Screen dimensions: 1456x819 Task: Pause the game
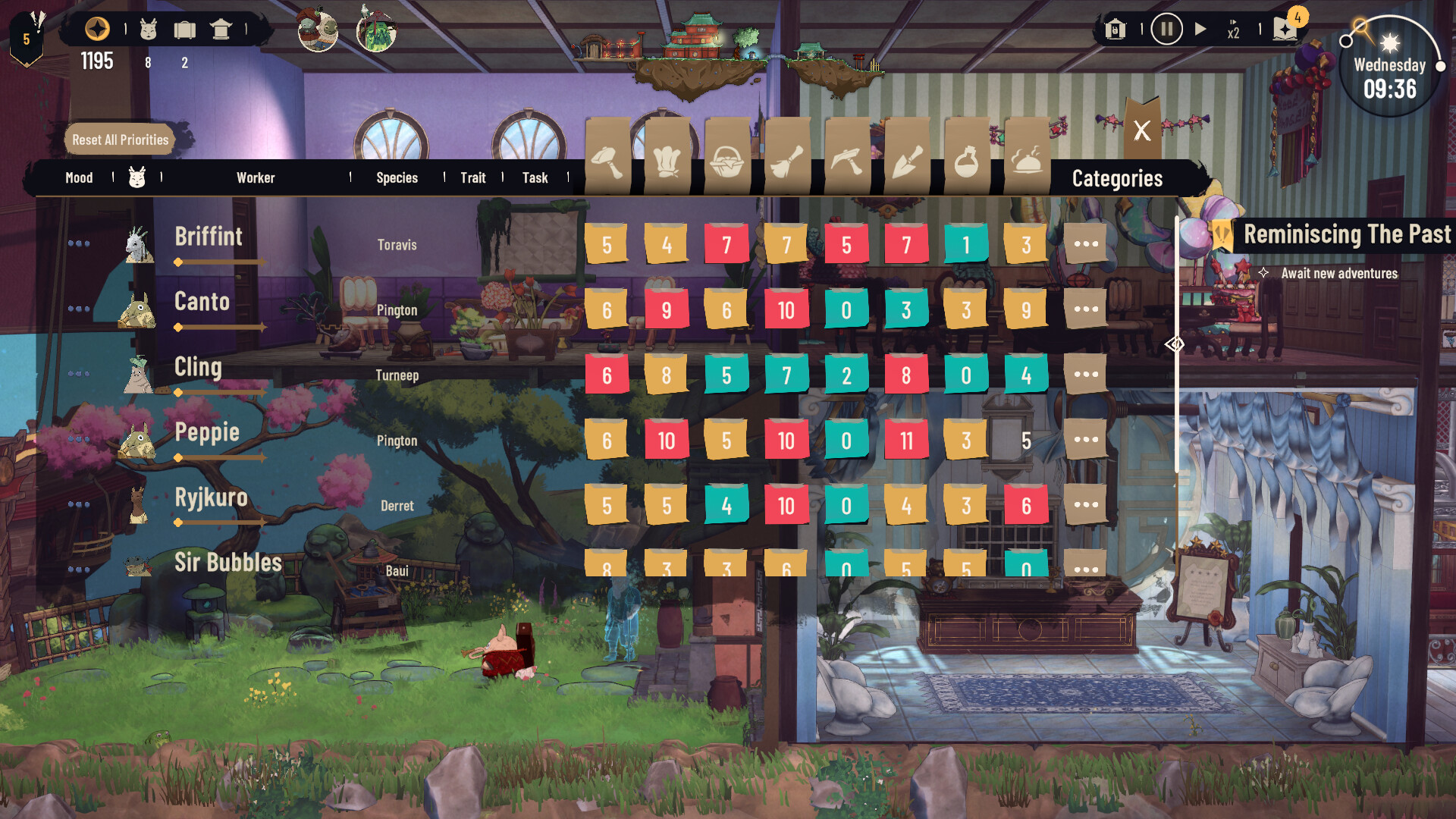(x=1166, y=30)
